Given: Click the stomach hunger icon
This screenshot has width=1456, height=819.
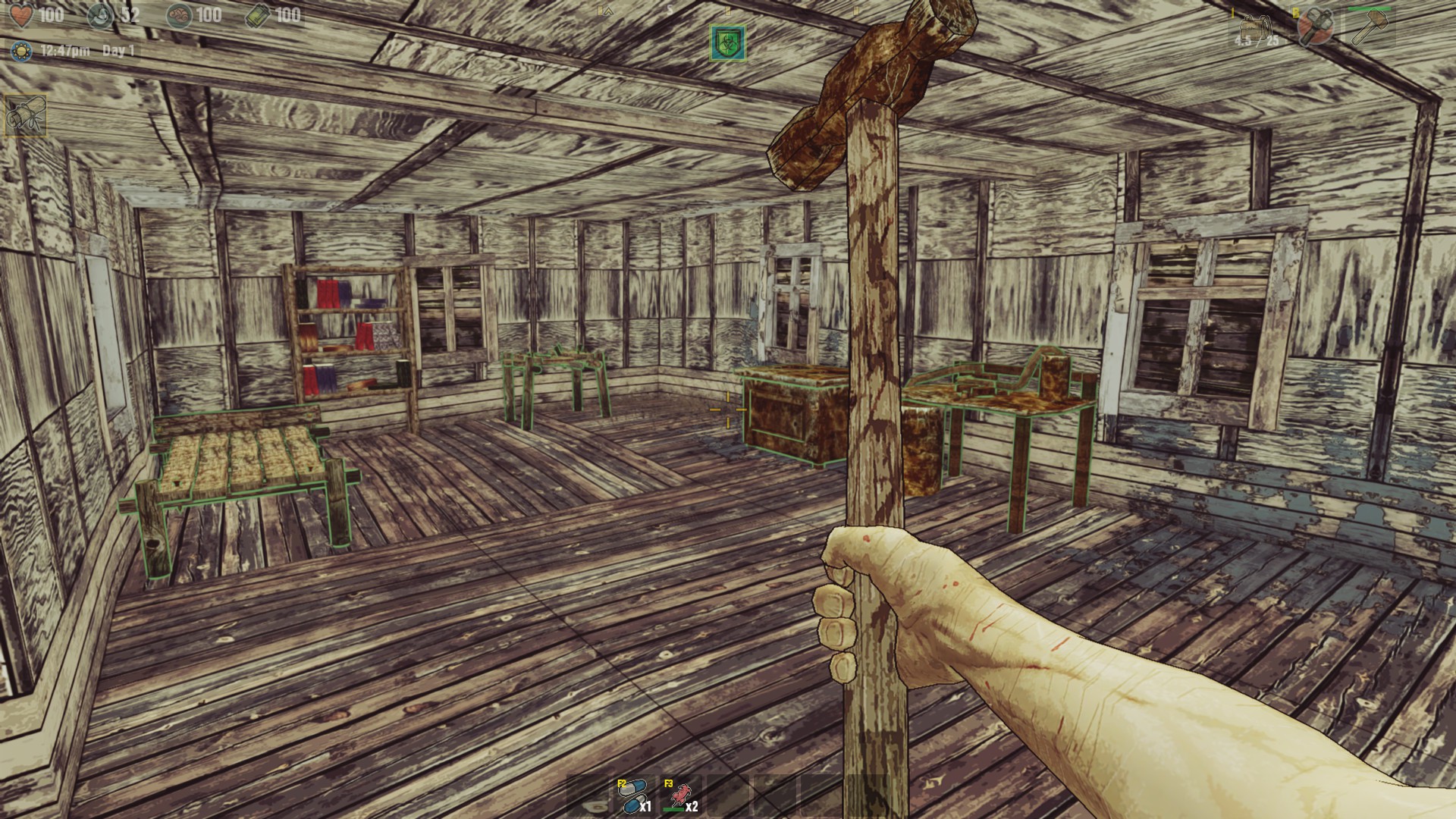Looking at the screenshot, I should (100, 15).
